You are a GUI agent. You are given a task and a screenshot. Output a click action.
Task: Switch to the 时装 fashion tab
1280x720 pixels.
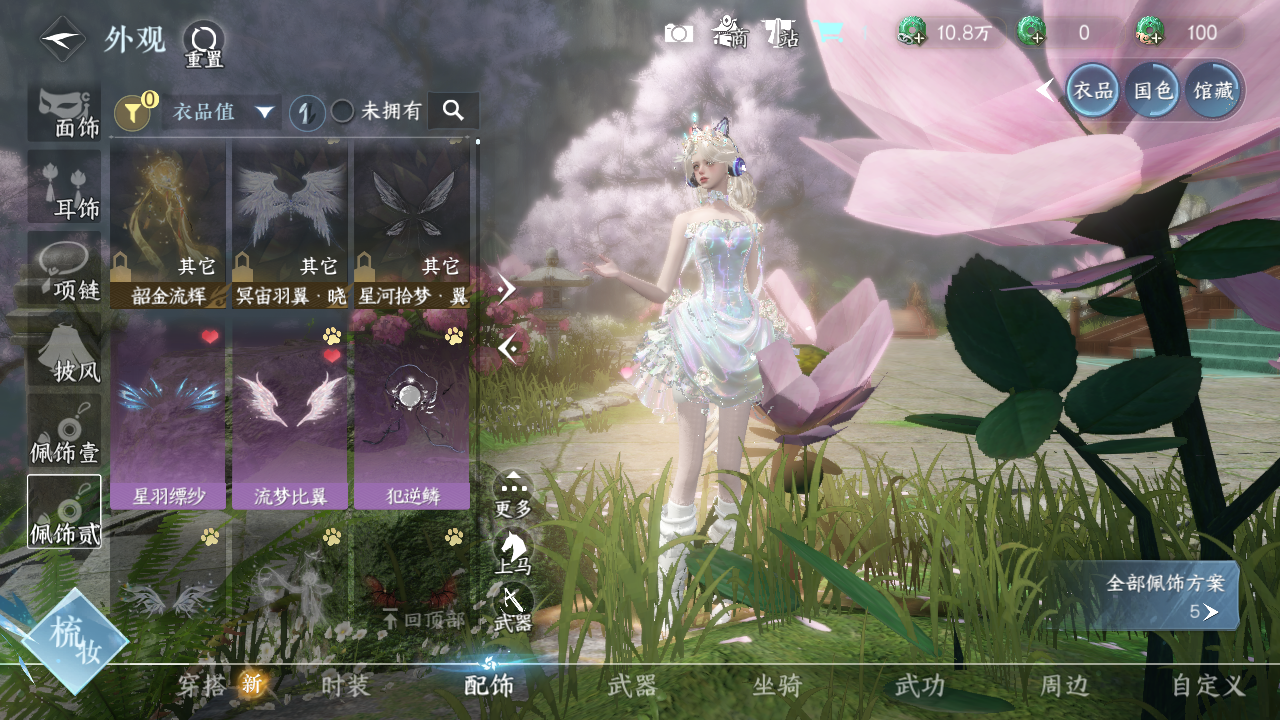(x=346, y=685)
